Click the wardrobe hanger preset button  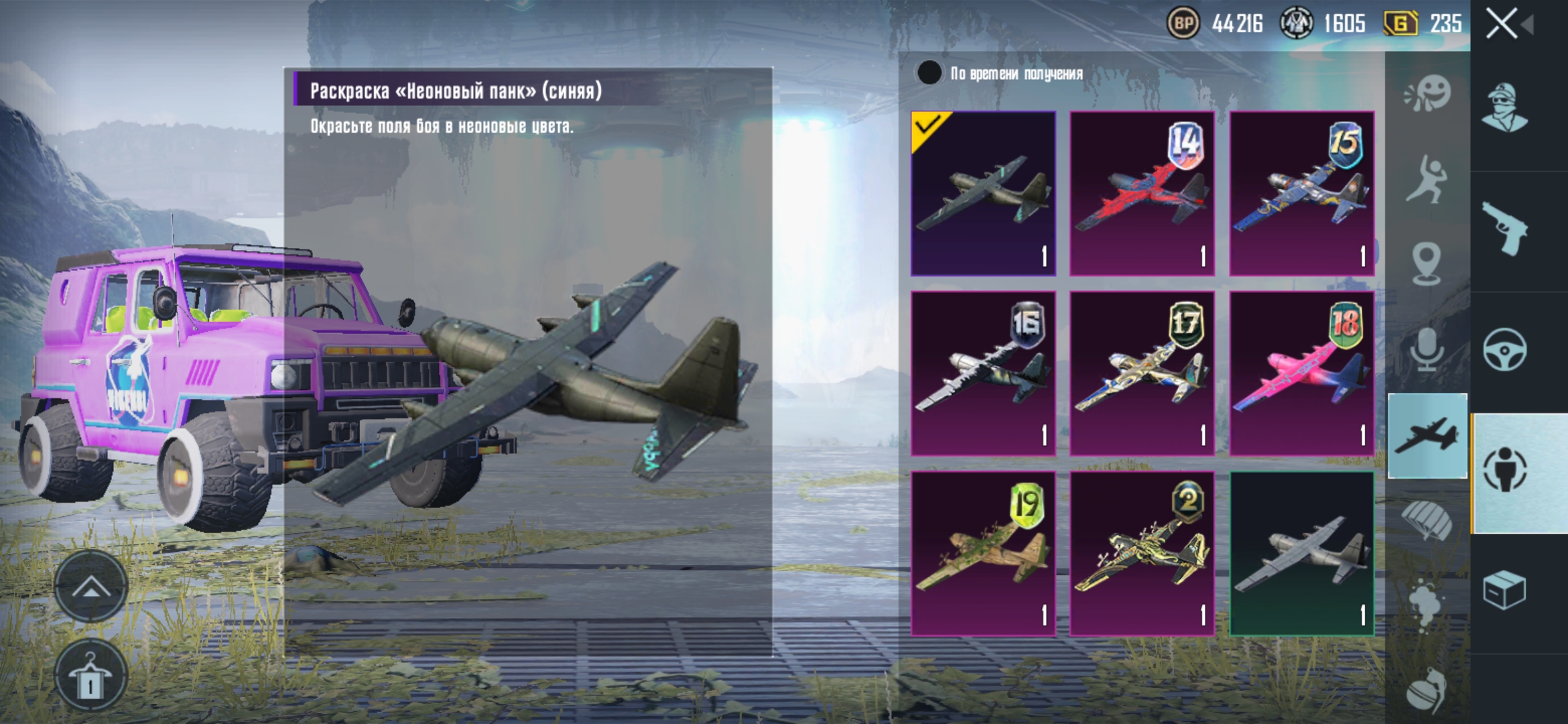[90, 678]
